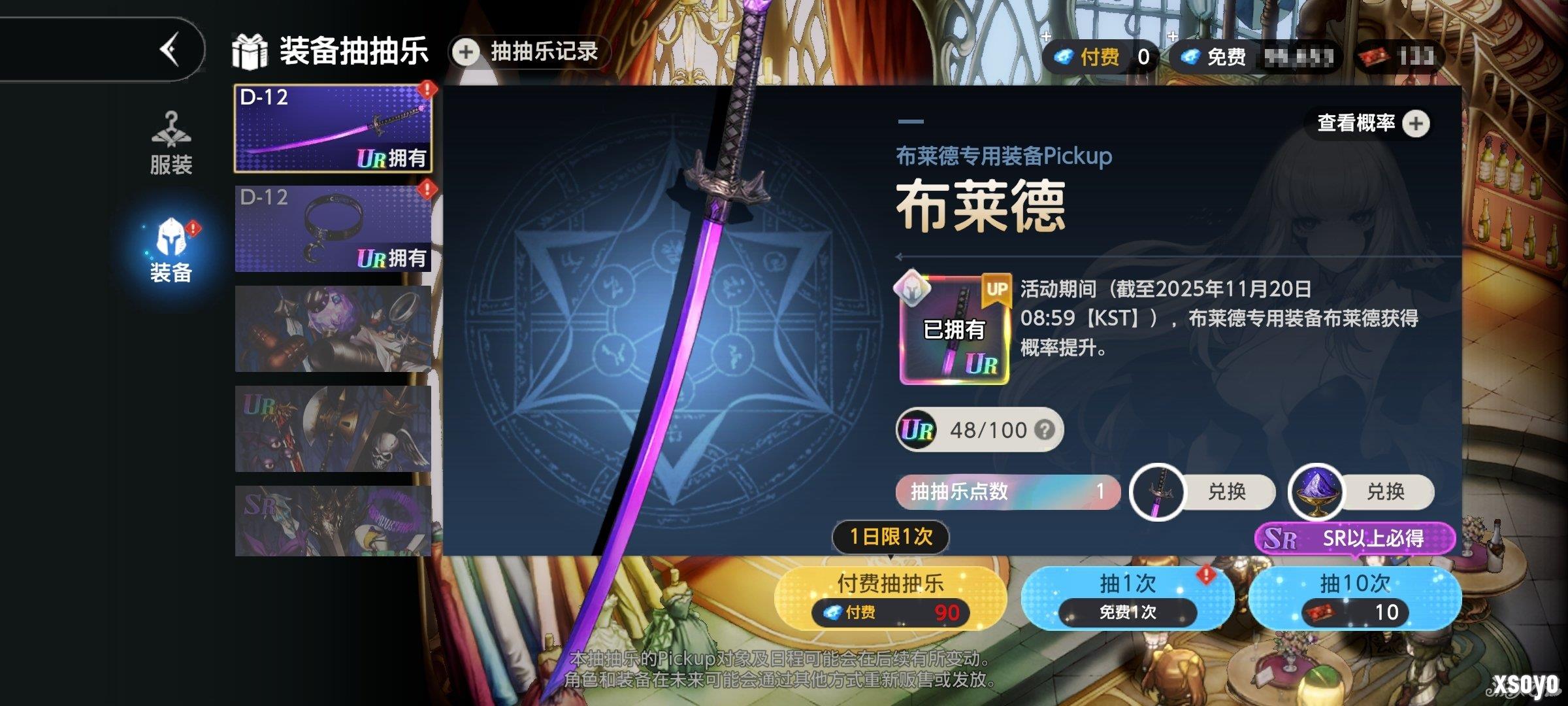Click the plus to purchase paid gems
Viewport: 1568px width, 706px height.
1045,35
